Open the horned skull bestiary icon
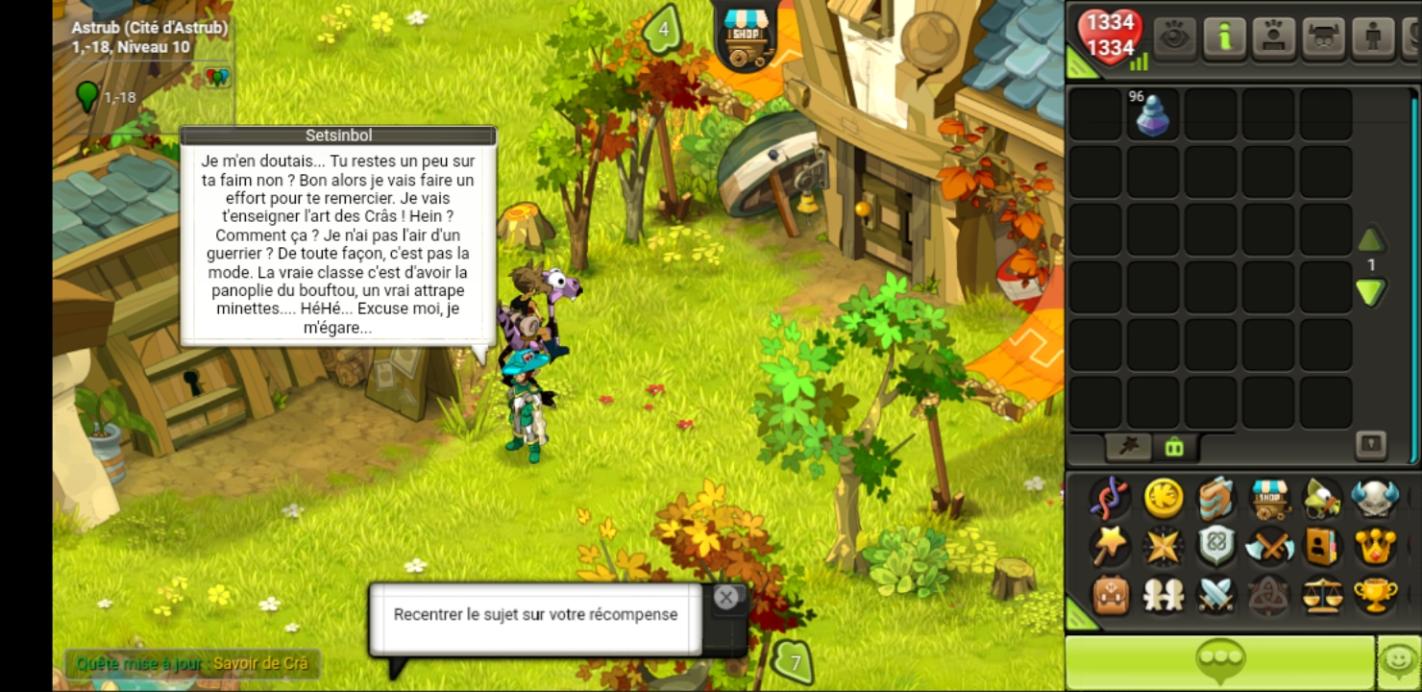Screen dimensions: 1422x692 click(x=1375, y=498)
